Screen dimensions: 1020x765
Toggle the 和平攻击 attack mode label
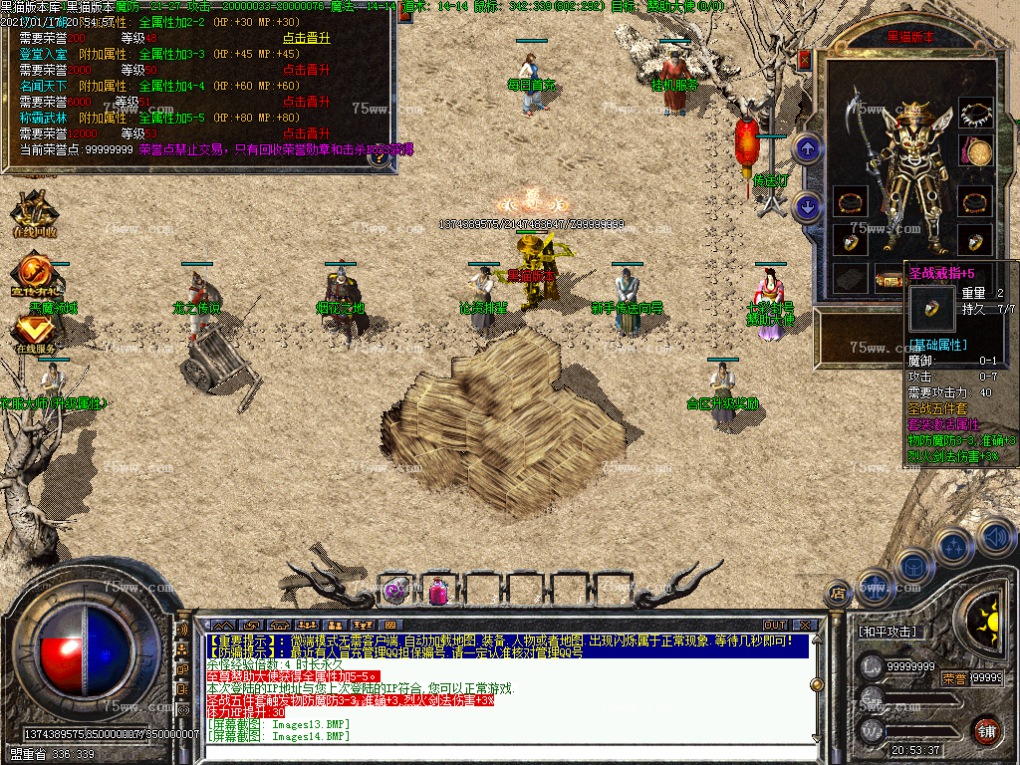pyautogui.click(x=890, y=632)
